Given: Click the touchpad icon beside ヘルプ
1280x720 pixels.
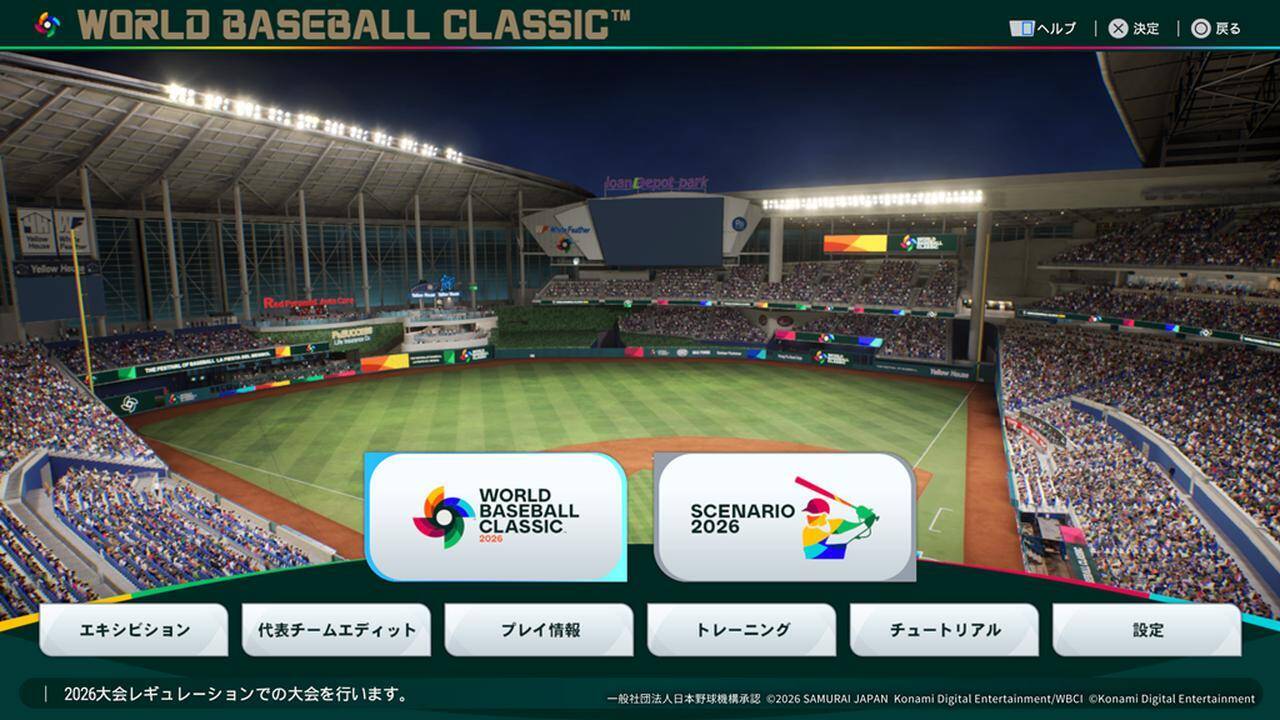Looking at the screenshot, I should (1022, 27).
